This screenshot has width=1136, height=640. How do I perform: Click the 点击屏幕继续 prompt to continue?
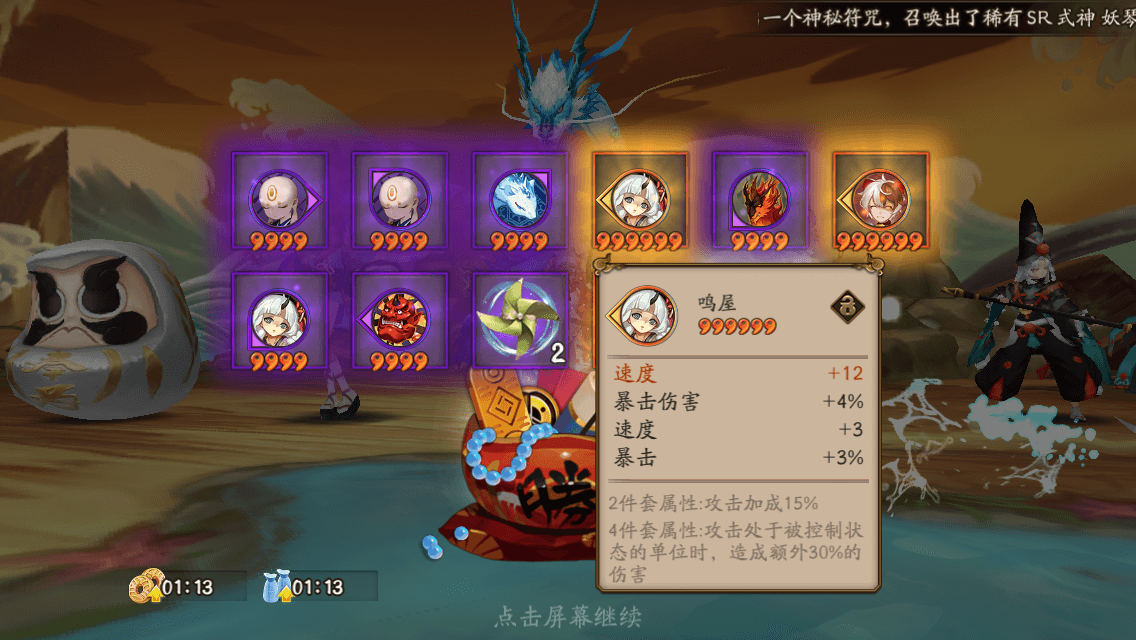tap(567, 617)
